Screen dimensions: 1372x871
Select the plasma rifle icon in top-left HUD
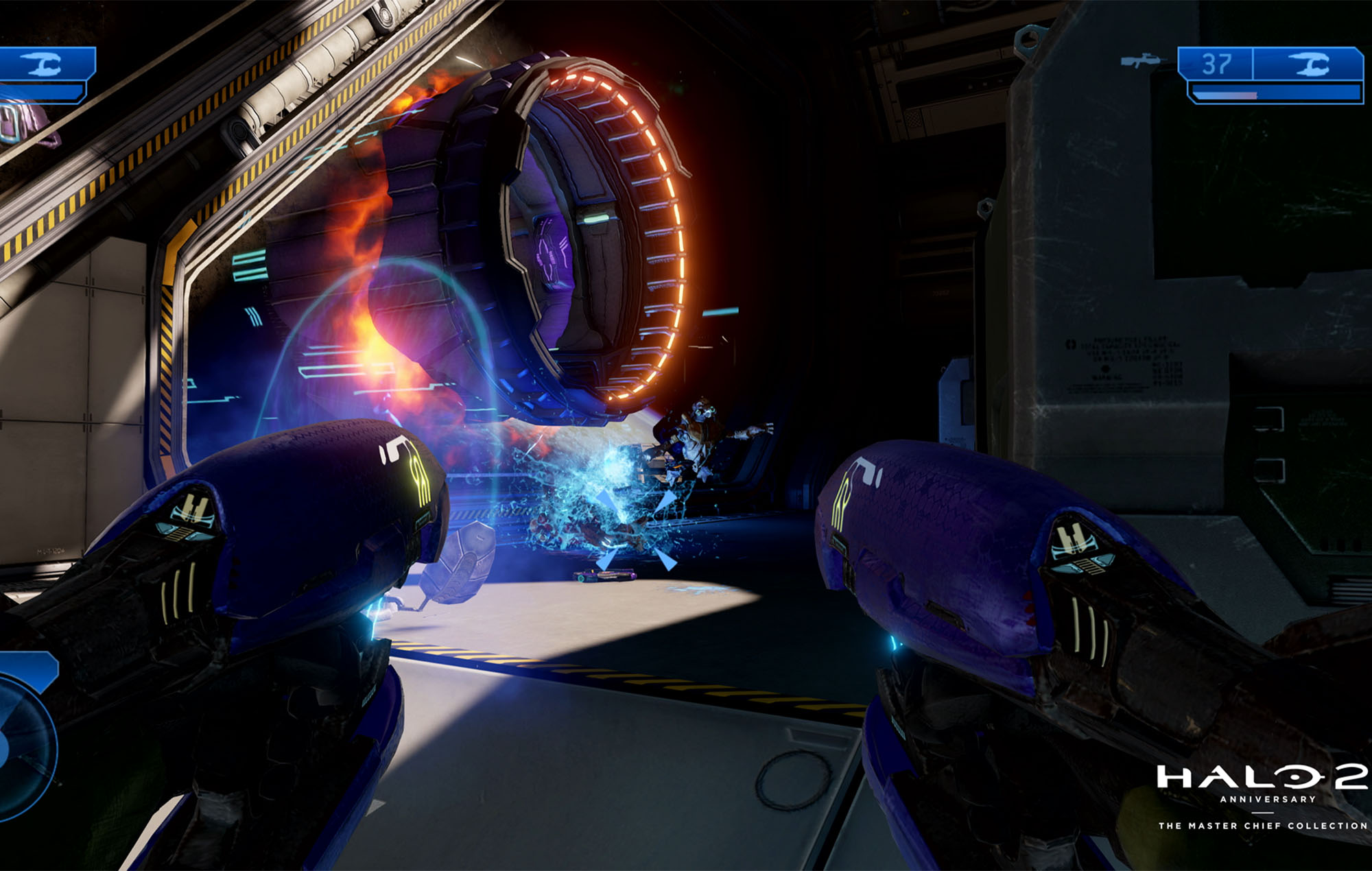pos(43,64)
